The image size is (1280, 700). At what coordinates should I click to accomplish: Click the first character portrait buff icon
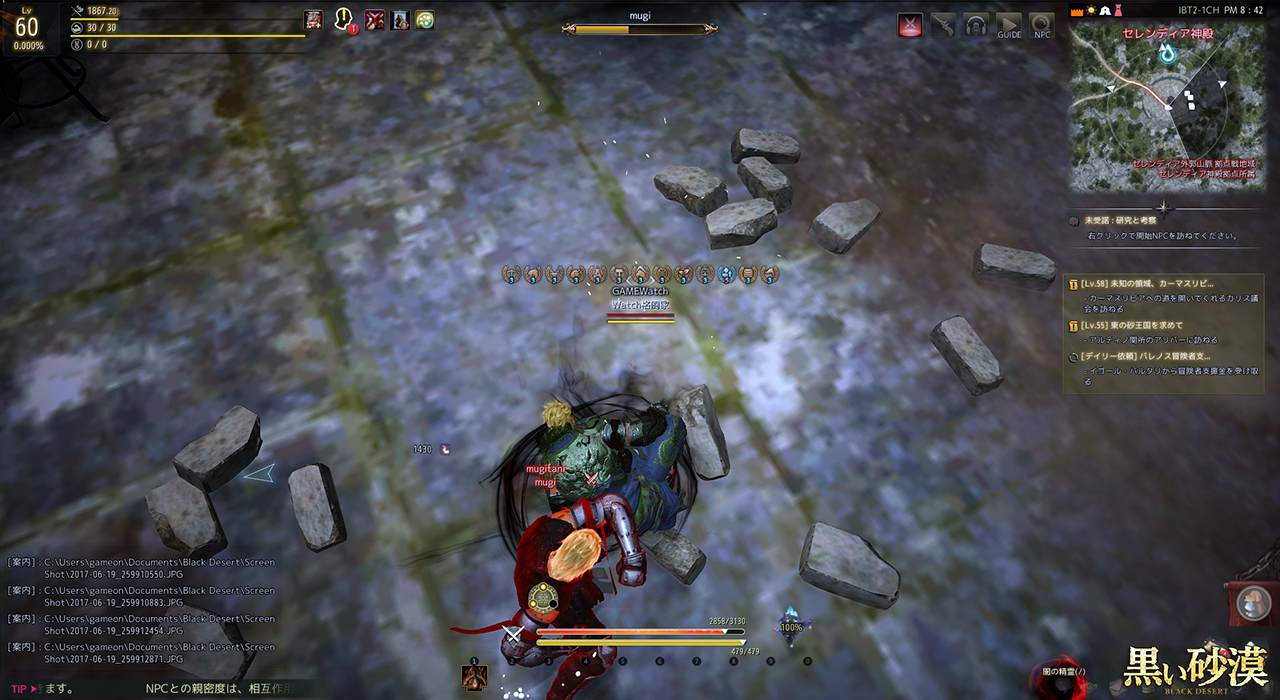[x=314, y=20]
